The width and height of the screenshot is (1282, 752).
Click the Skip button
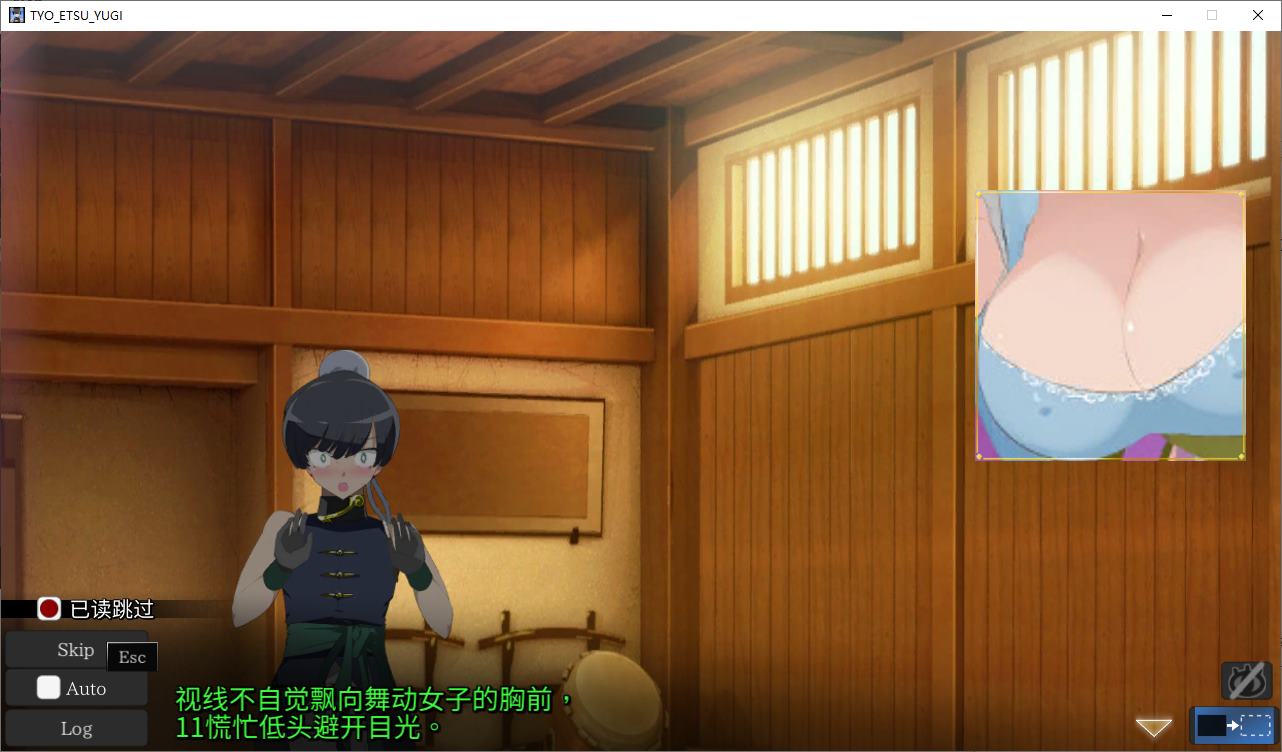[74, 650]
